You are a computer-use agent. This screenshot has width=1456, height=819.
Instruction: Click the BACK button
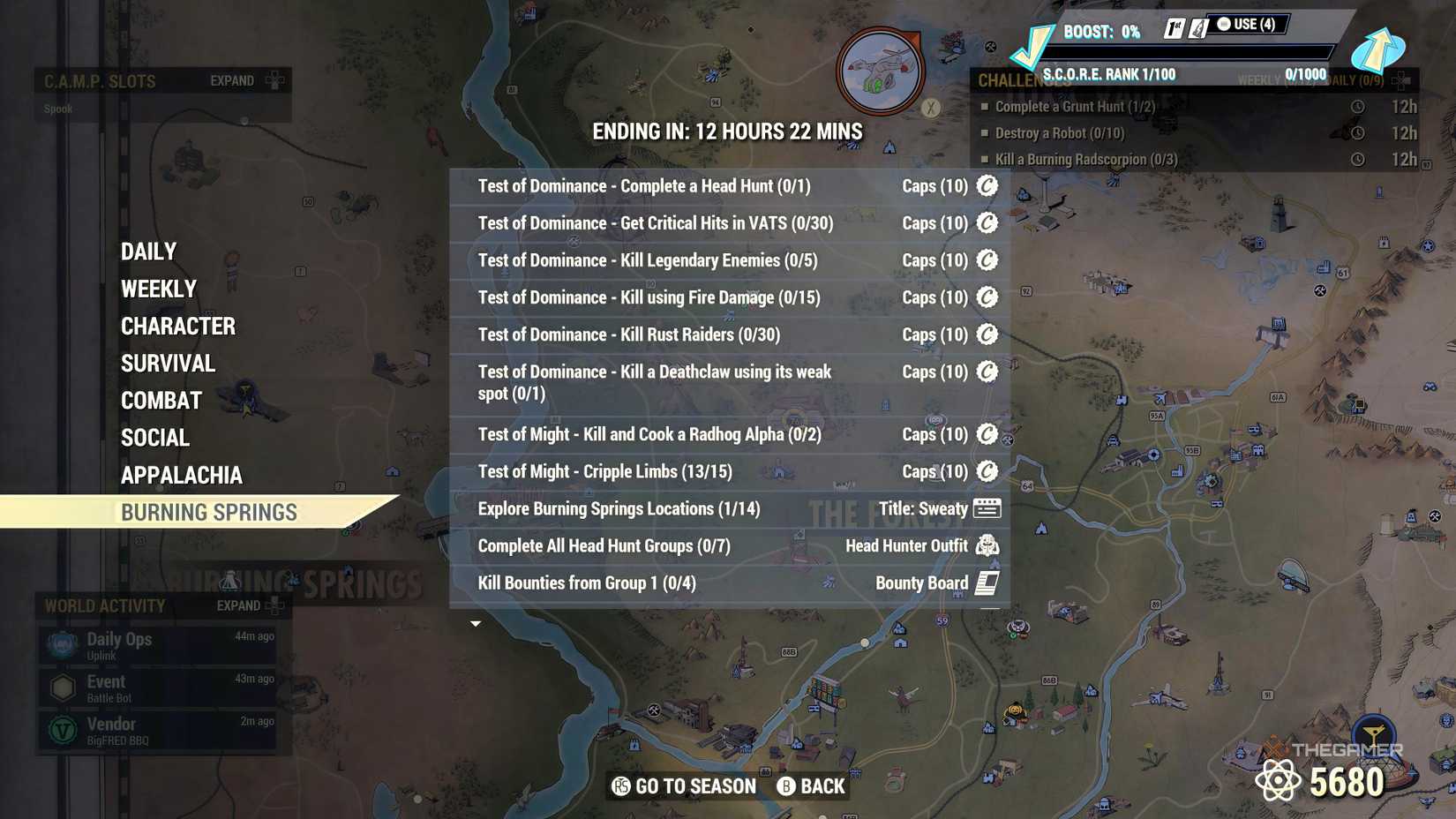click(x=810, y=785)
